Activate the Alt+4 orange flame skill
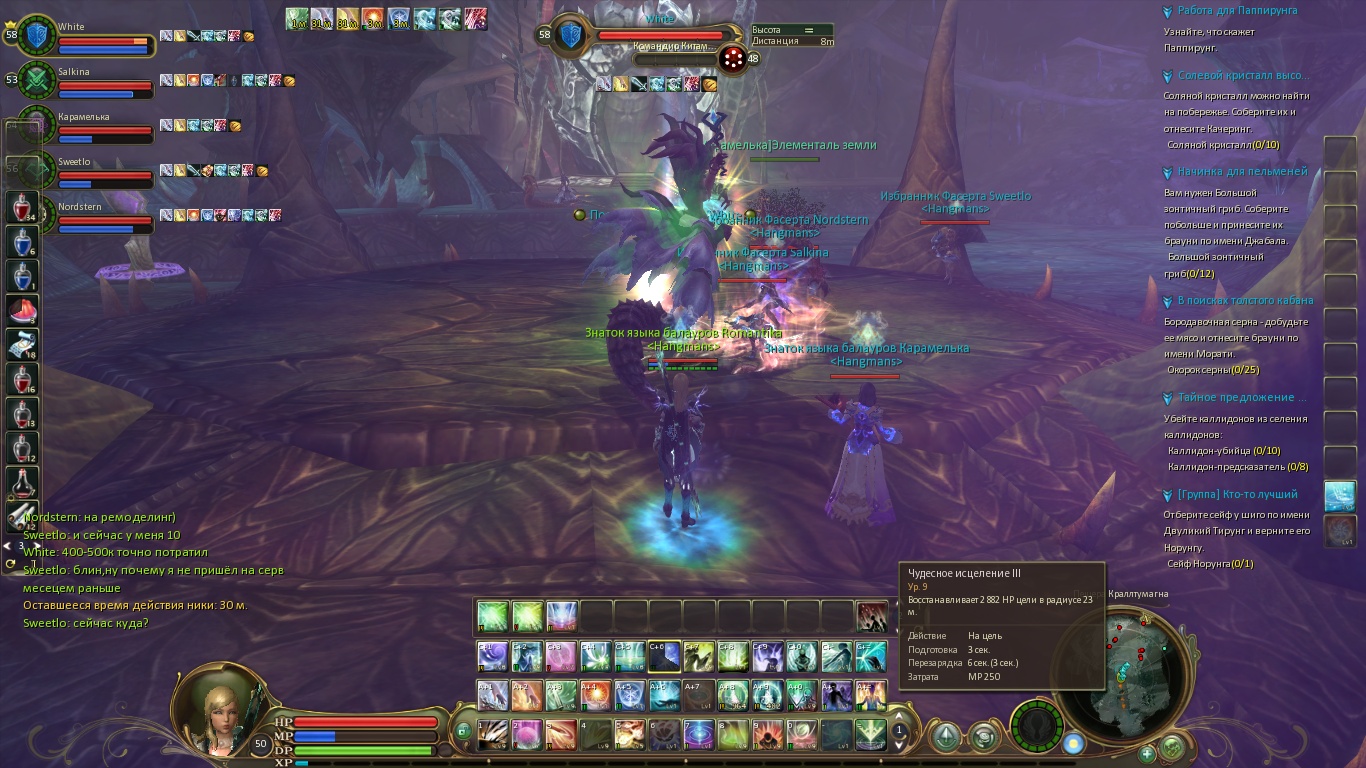This screenshot has width=1366, height=768. point(595,695)
